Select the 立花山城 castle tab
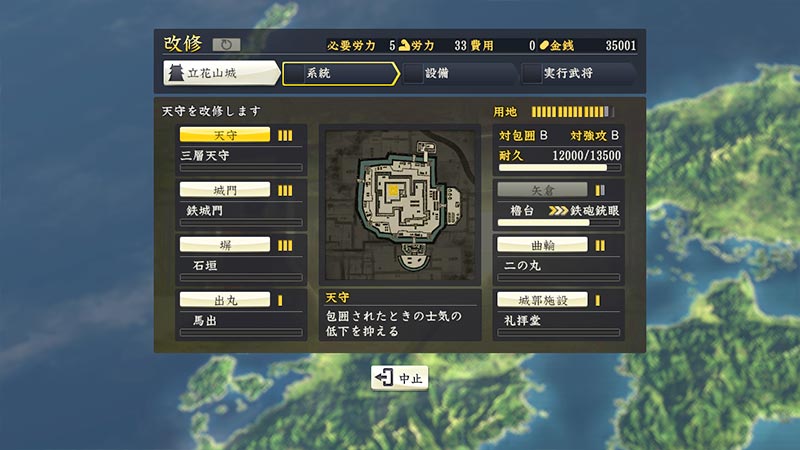 [x=221, y=74]
